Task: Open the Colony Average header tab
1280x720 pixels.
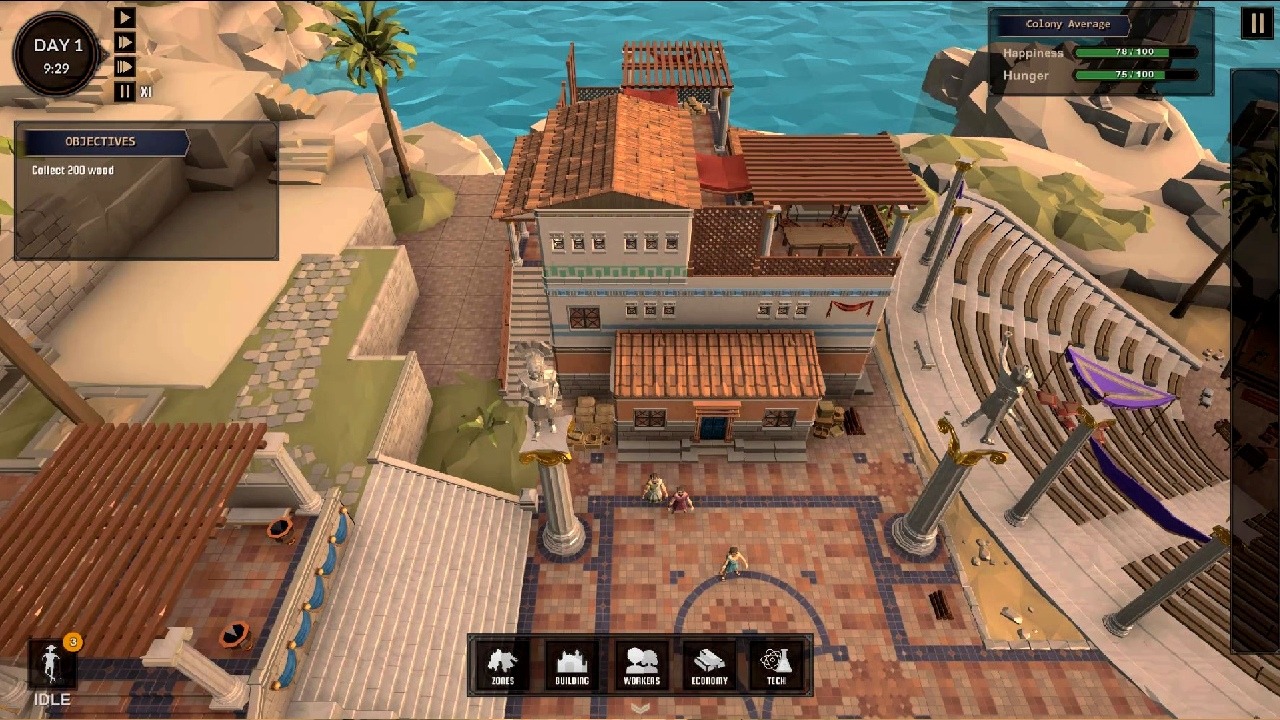Action: (x=1063, y=24)
